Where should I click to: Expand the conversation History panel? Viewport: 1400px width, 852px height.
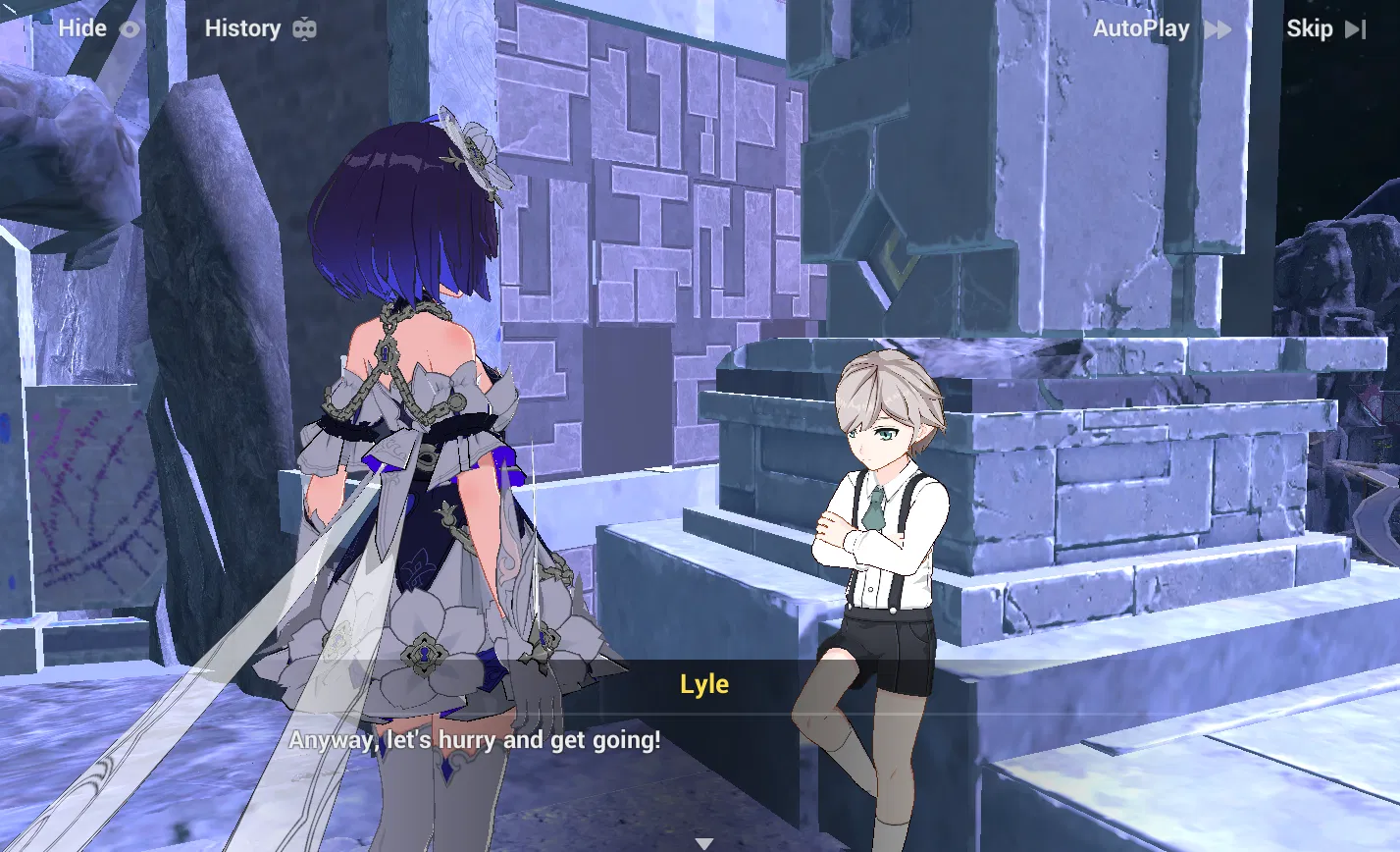243,28
